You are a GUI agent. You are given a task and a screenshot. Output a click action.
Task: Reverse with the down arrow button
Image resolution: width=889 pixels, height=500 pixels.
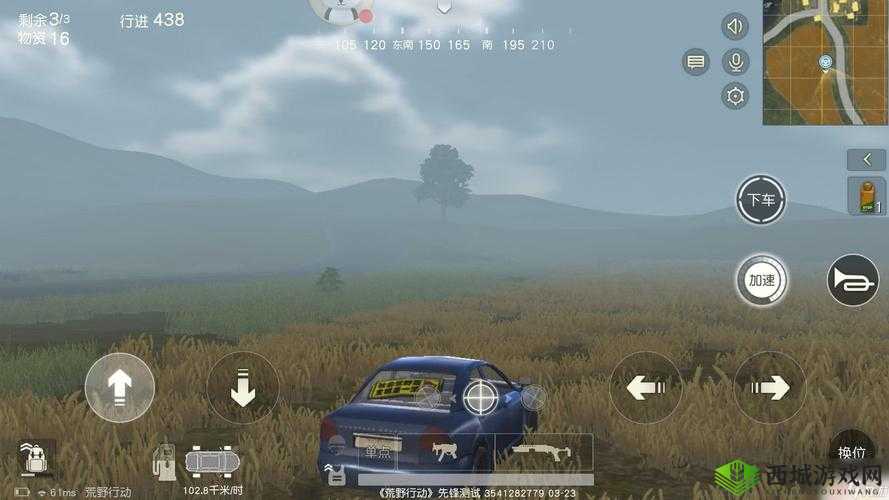(242, 387)
